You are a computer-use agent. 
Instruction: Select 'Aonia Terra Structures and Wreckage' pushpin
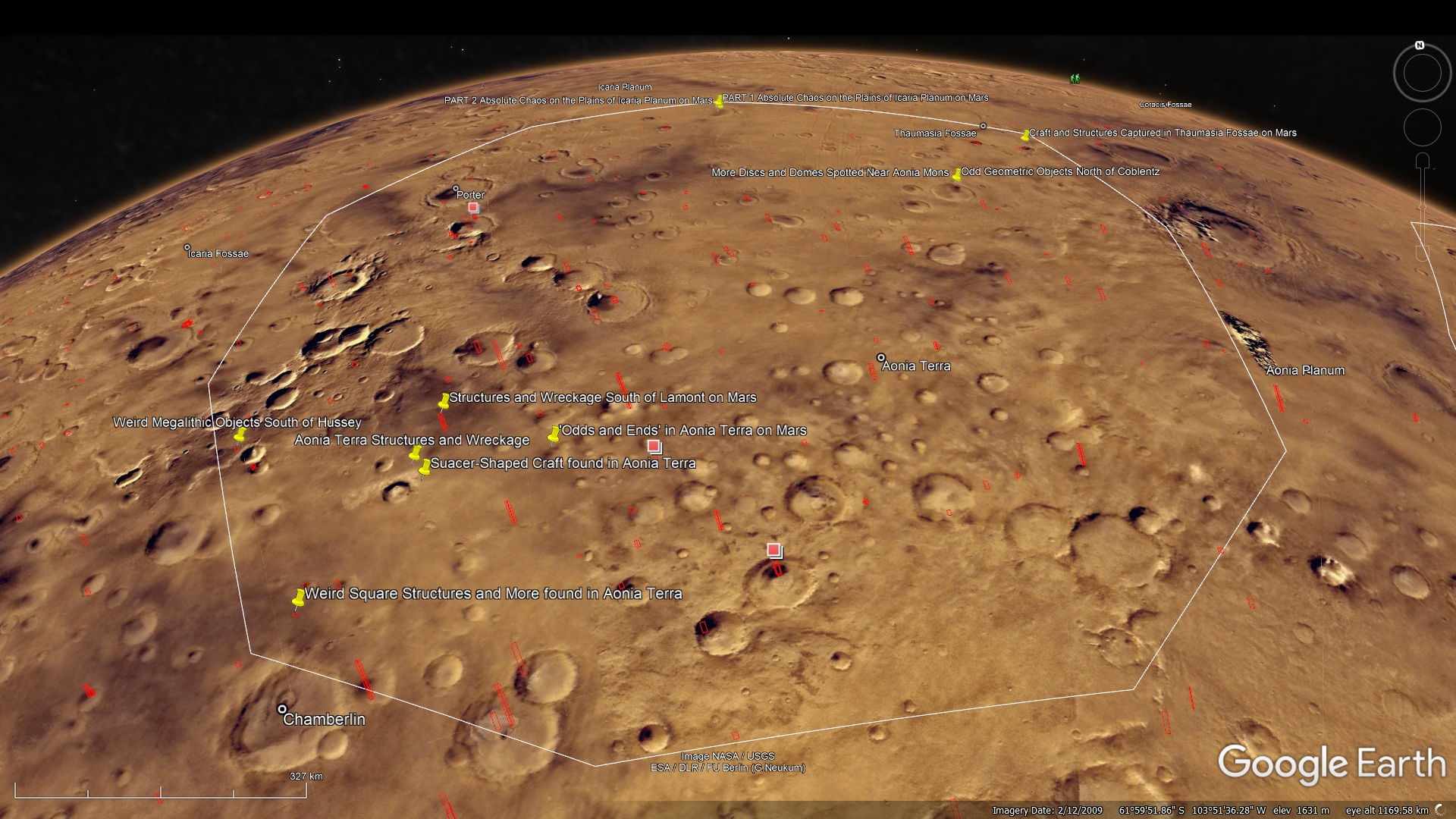point(415,453)
